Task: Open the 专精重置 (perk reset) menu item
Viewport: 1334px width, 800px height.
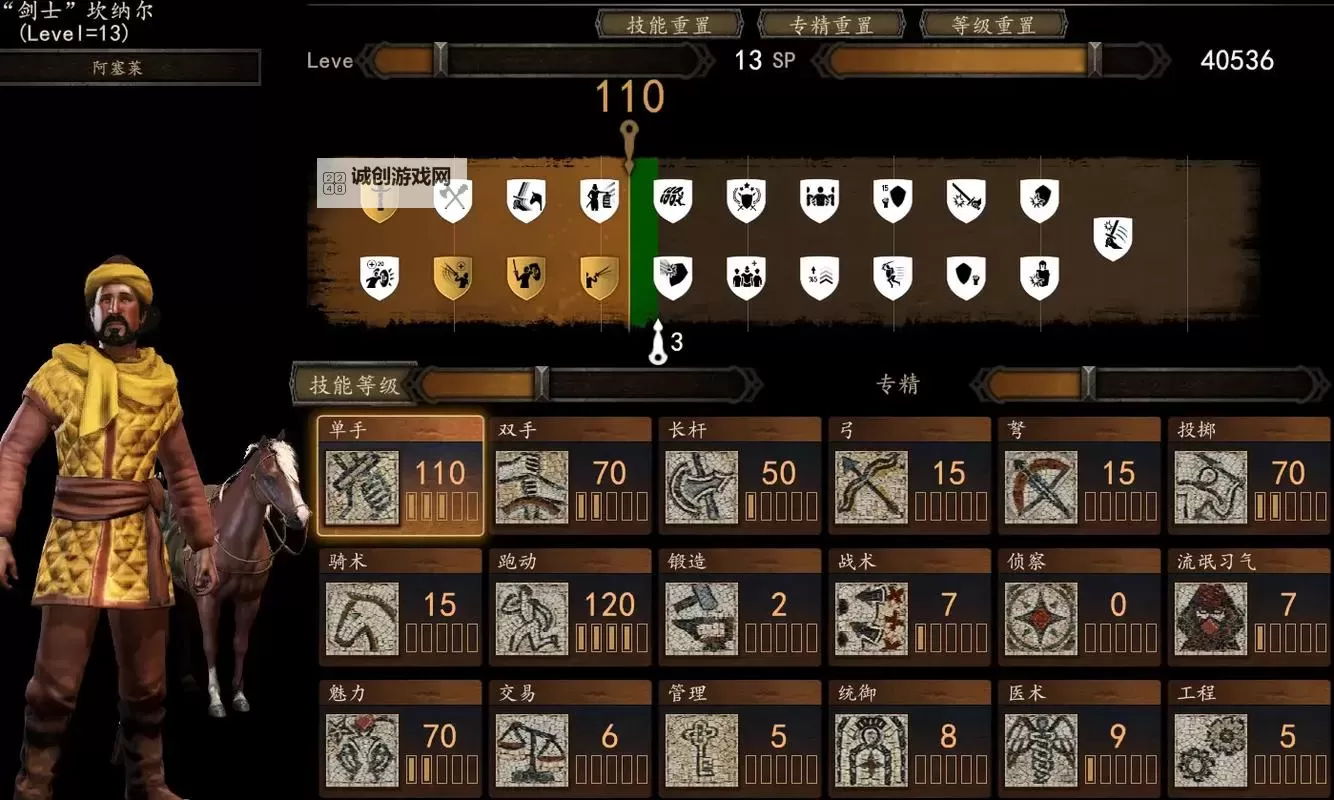Action: [831, 25]
